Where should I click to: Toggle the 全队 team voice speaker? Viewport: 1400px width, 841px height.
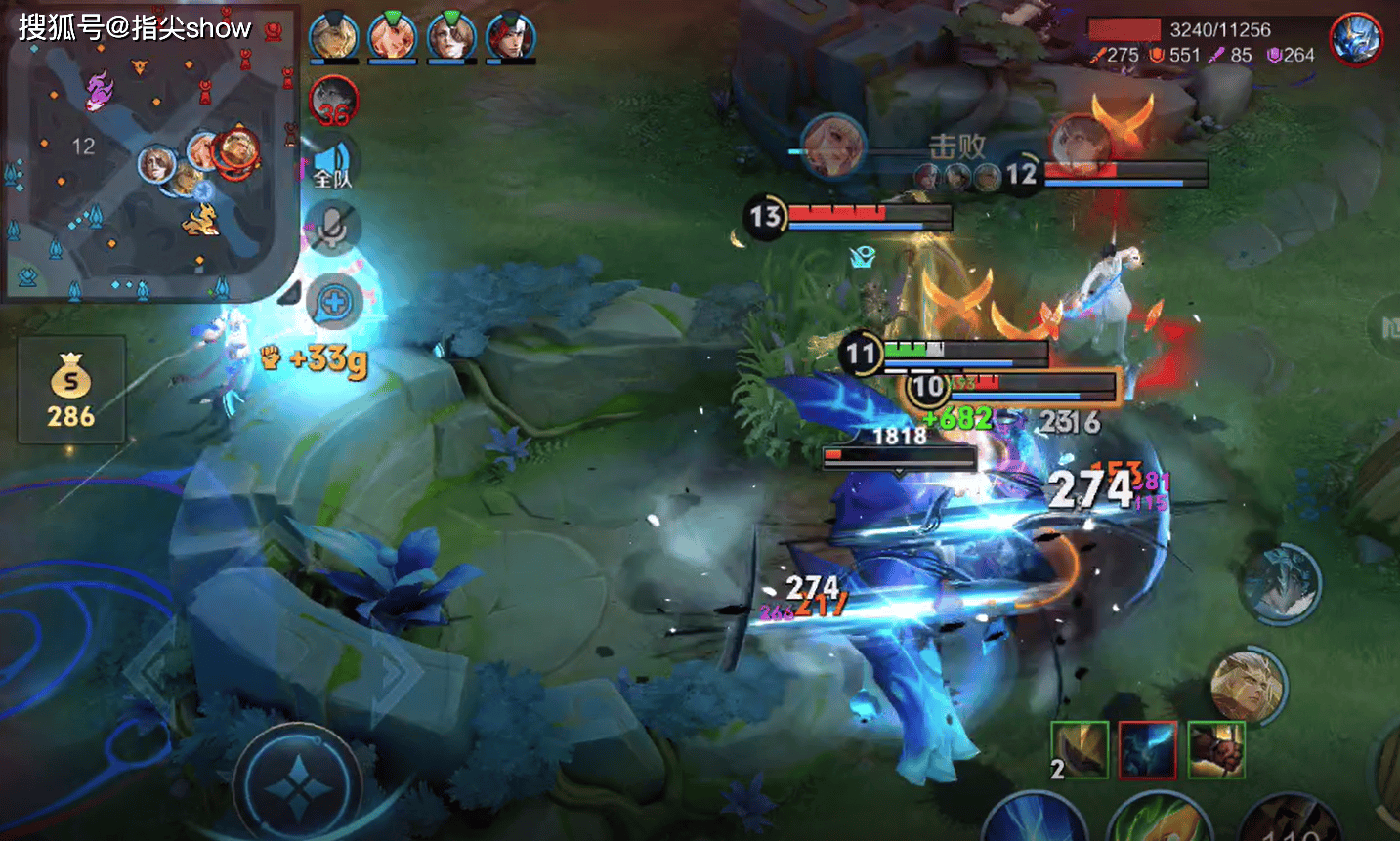click(332, 162)
